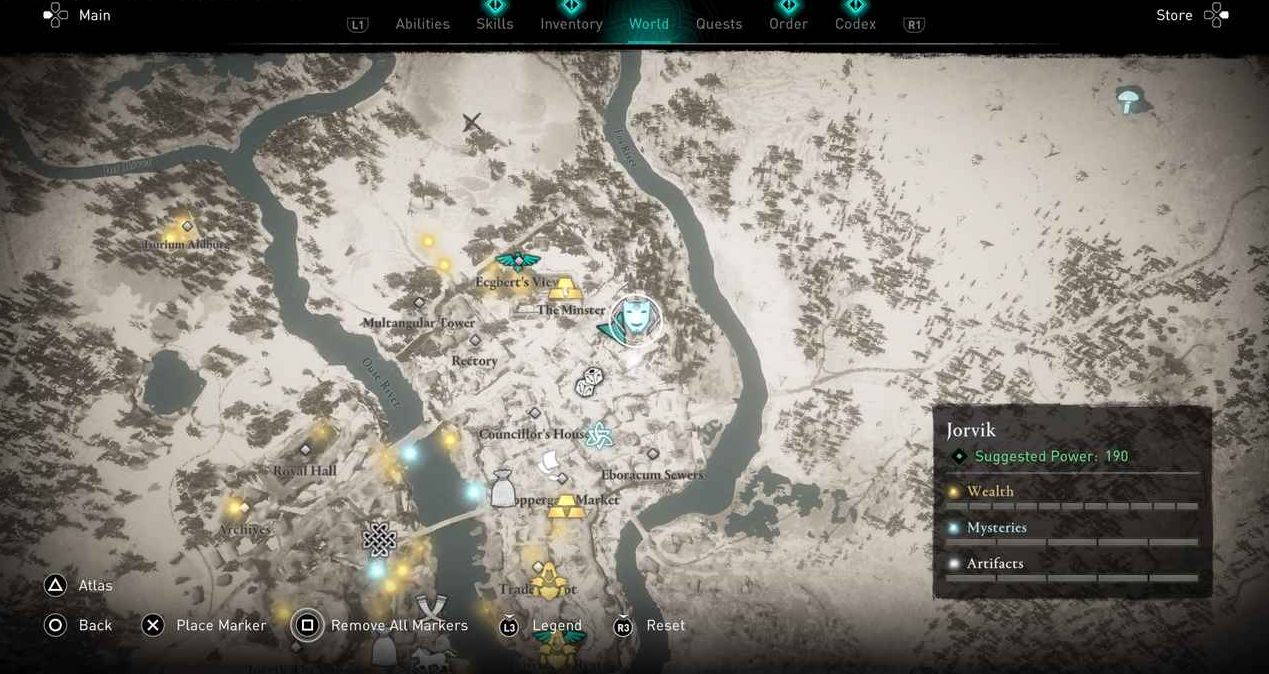
Task: Select Remove All Markers
Action: 398,625
